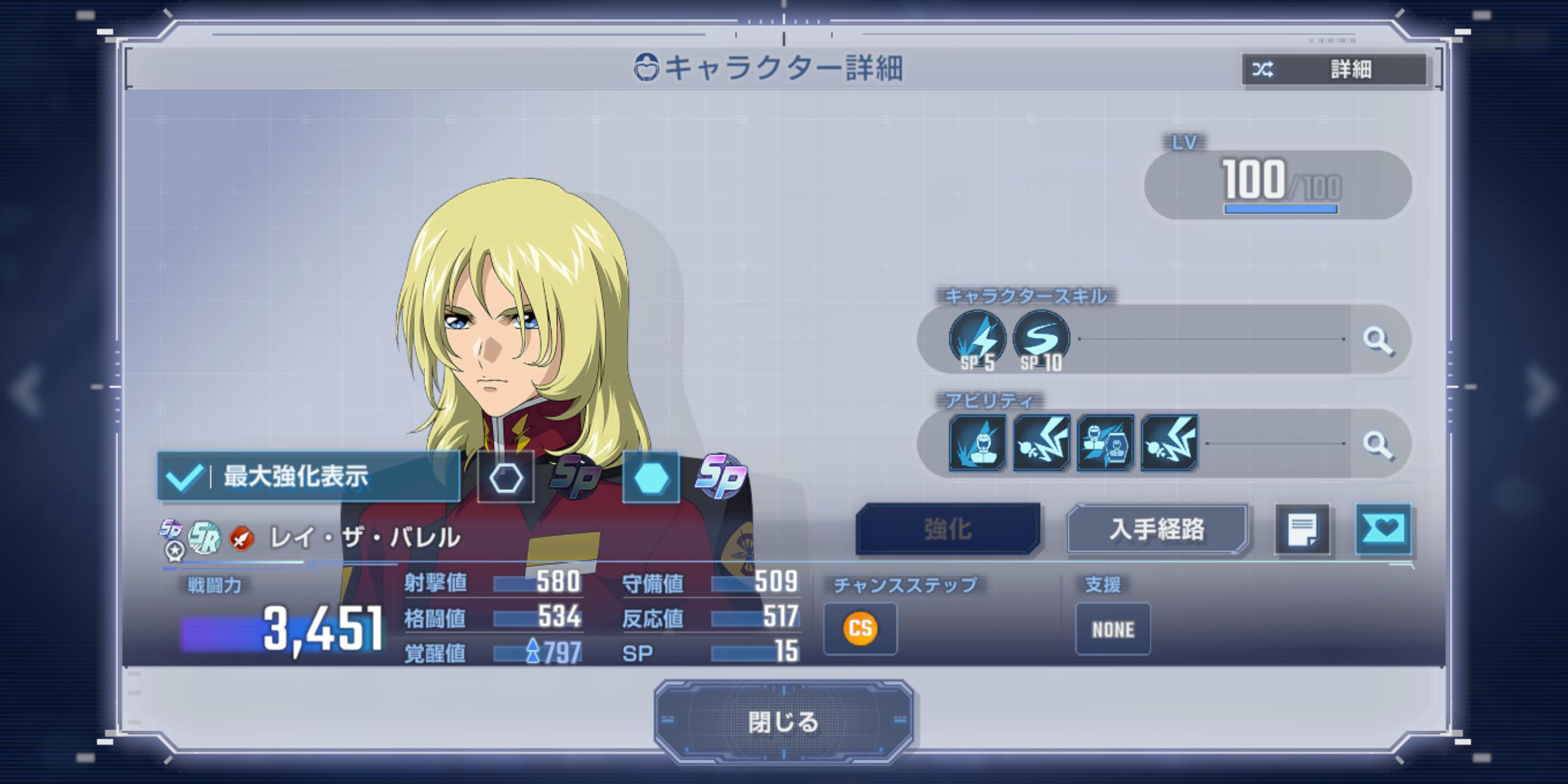Open the 詳細 shuffle view button
Screen dimensions: 1568x784
(1334, 69)
